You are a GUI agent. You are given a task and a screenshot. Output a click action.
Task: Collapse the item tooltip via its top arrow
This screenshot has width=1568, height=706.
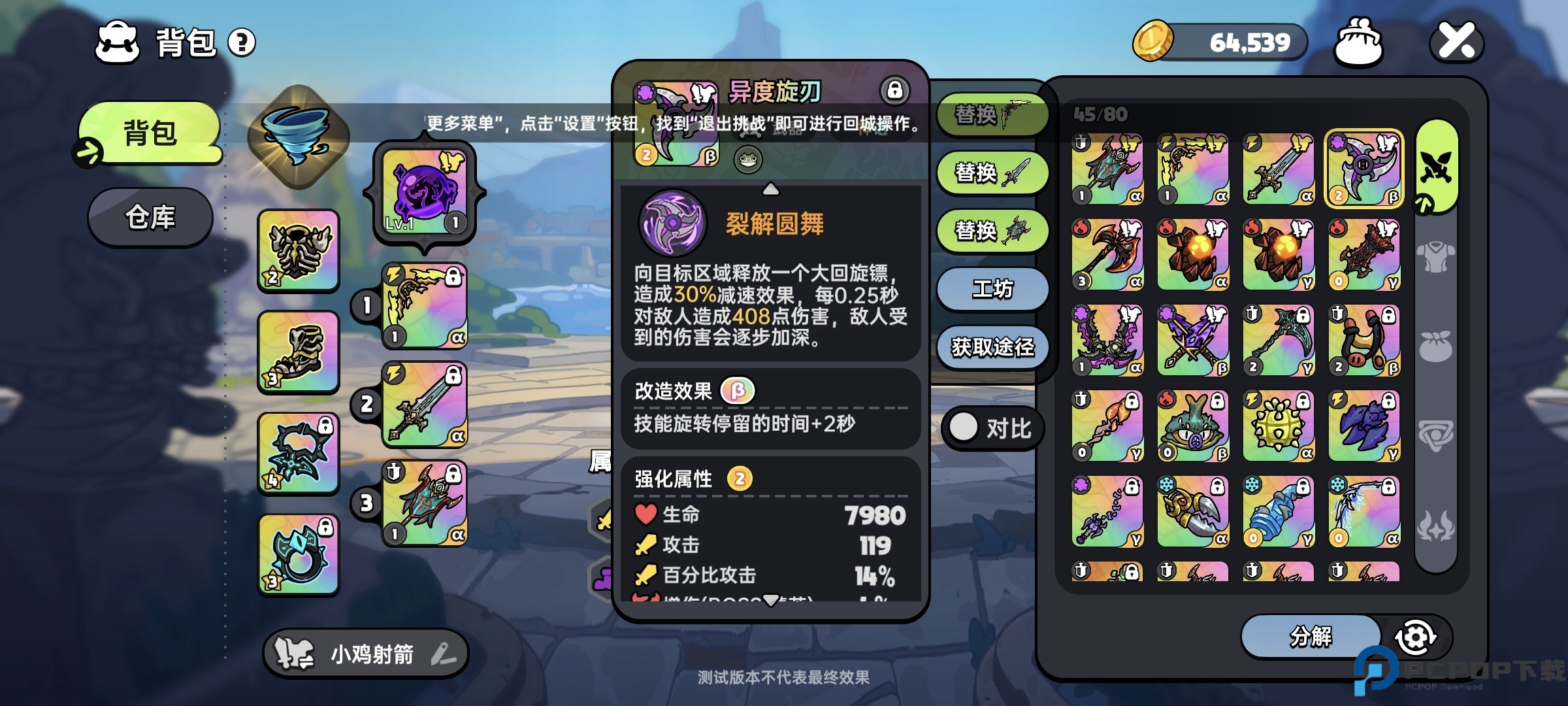pyautogui.click(x=772, y=190)
